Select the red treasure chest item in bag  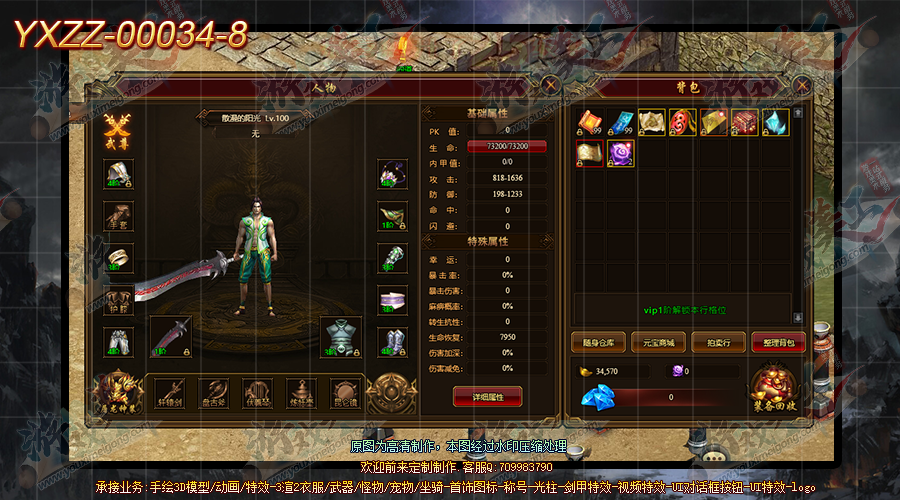click(x=745, y=122)
